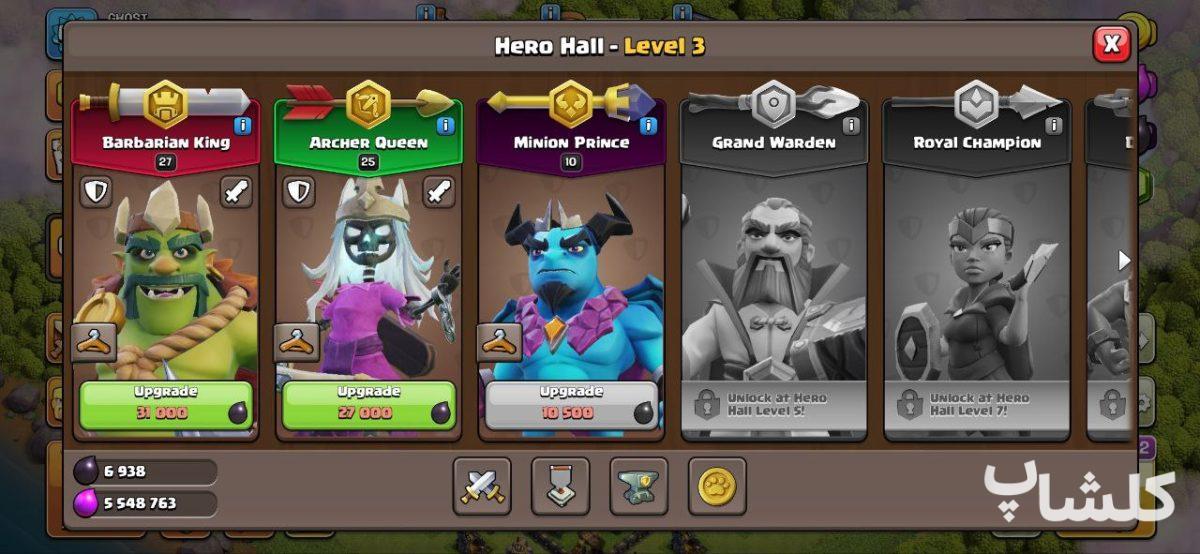Select Barbarian King shield icon
This screenshot has height=554, width=1200.
click(96, 192)
